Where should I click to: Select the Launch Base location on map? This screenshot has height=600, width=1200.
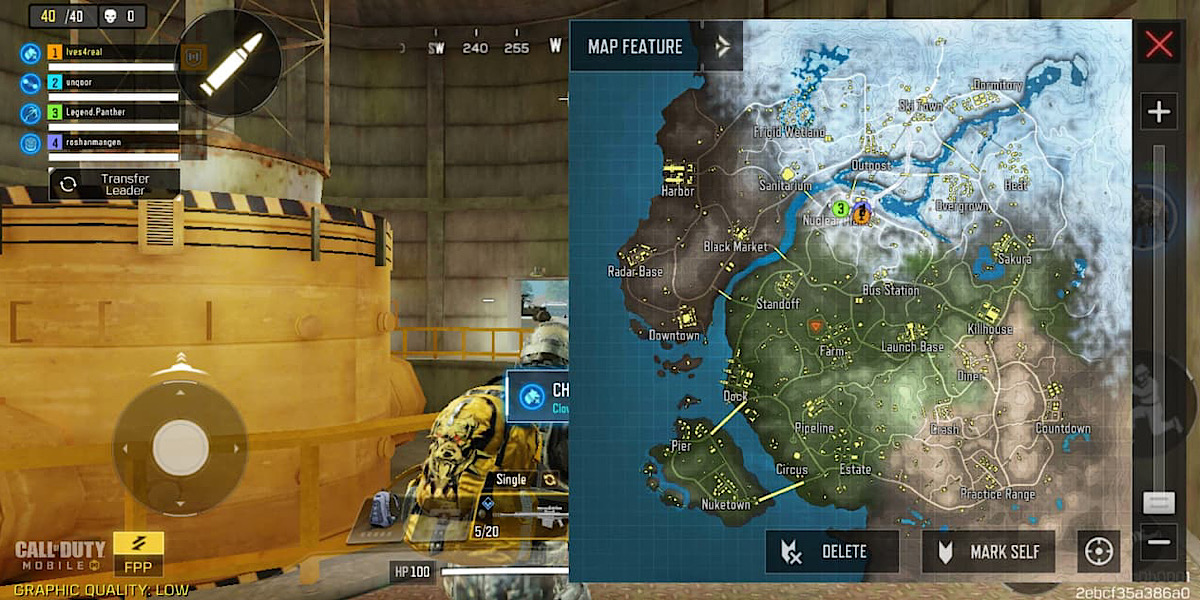pyautogui.click(x=912, y=347)
